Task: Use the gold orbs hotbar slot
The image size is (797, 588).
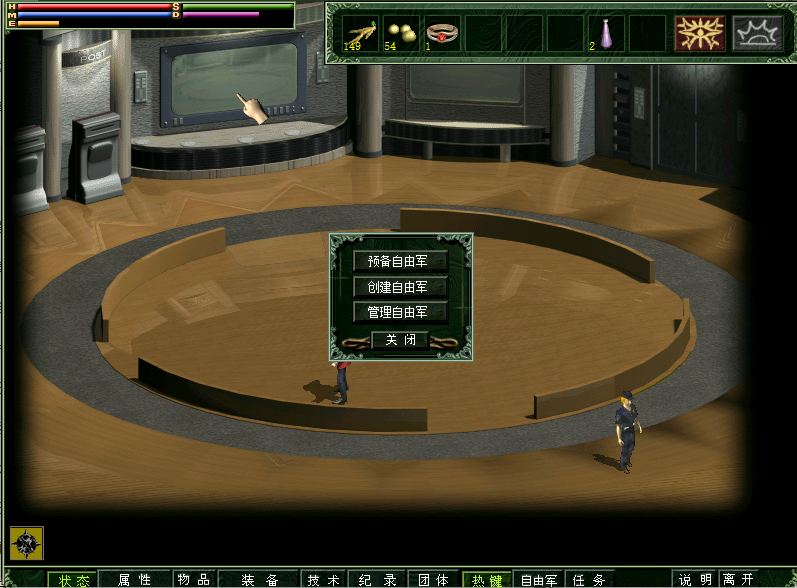Action: click(401, 33)
